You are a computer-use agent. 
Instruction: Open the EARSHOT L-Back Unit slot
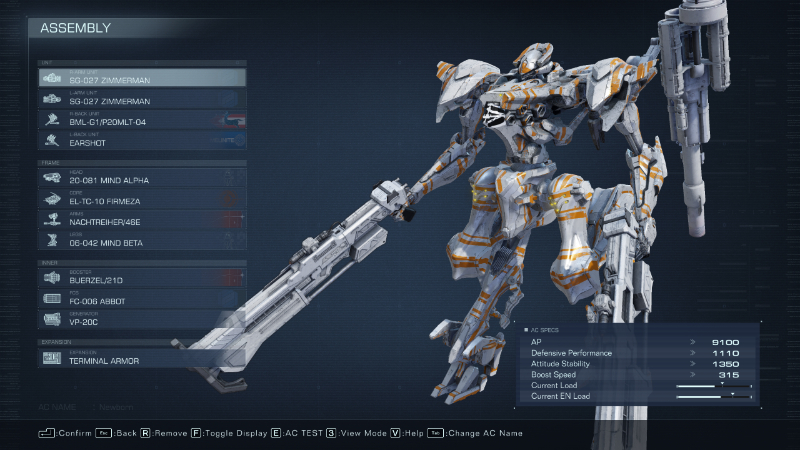click(141, 140)
